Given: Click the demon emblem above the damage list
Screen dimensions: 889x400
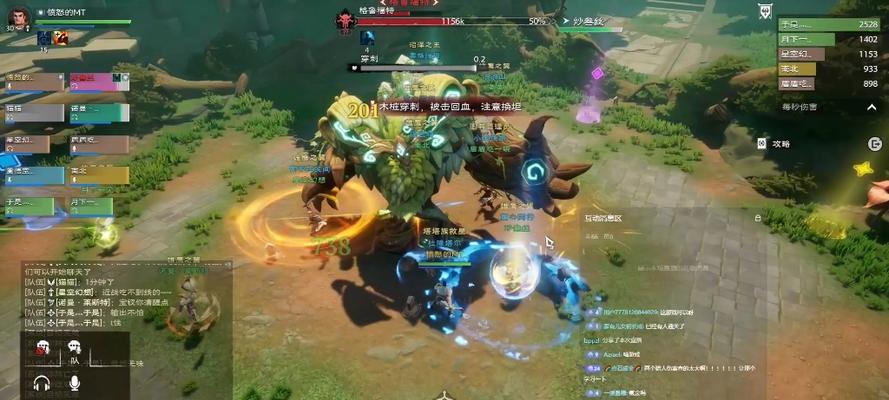Looking at the screenshot, I should (x=765, y=12).
